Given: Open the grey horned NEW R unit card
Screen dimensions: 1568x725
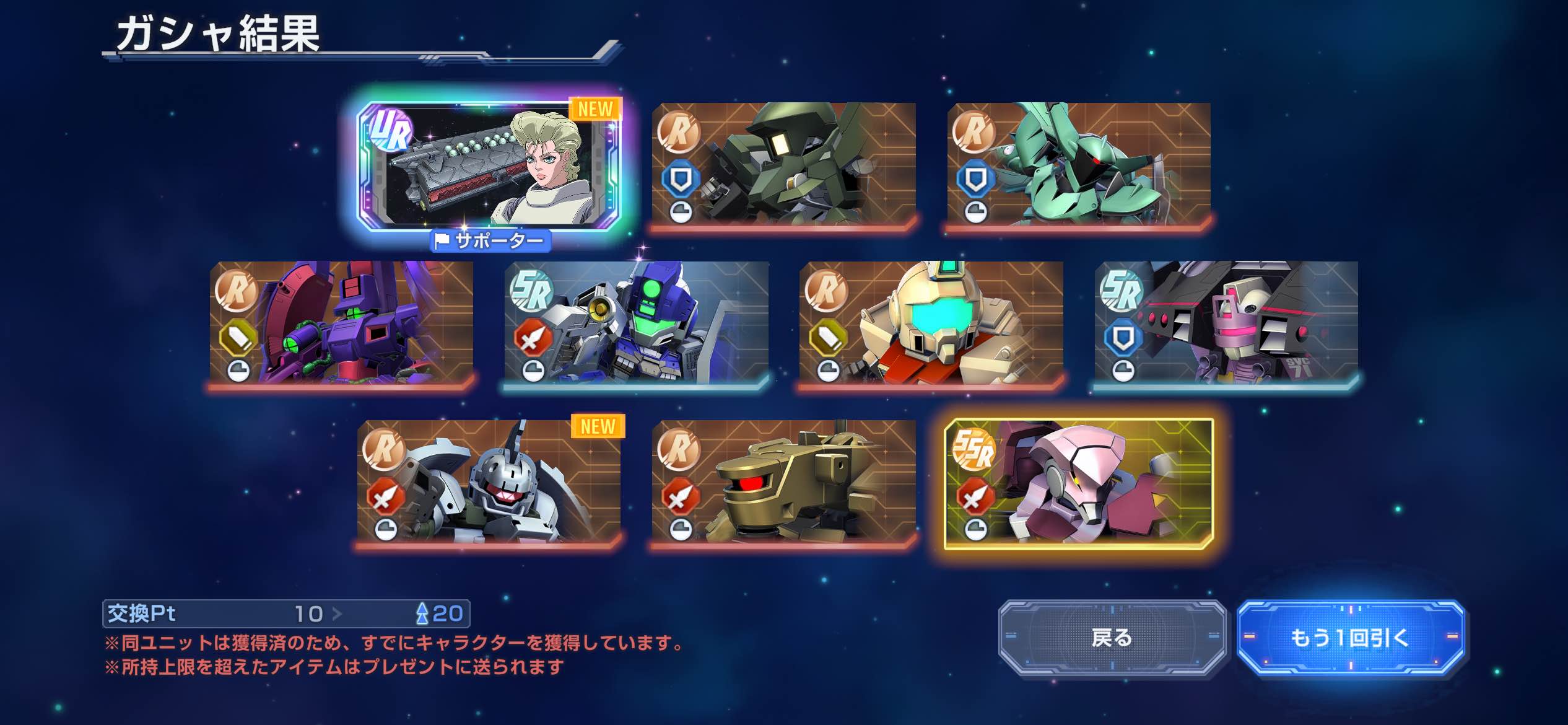Looking at the screenshot, I should click(x=489, y=482).
